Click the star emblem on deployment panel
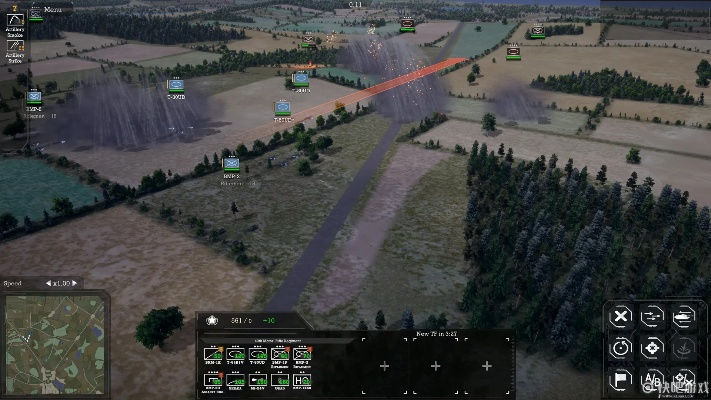The image size is (711, 400). [x=212, y=320]
